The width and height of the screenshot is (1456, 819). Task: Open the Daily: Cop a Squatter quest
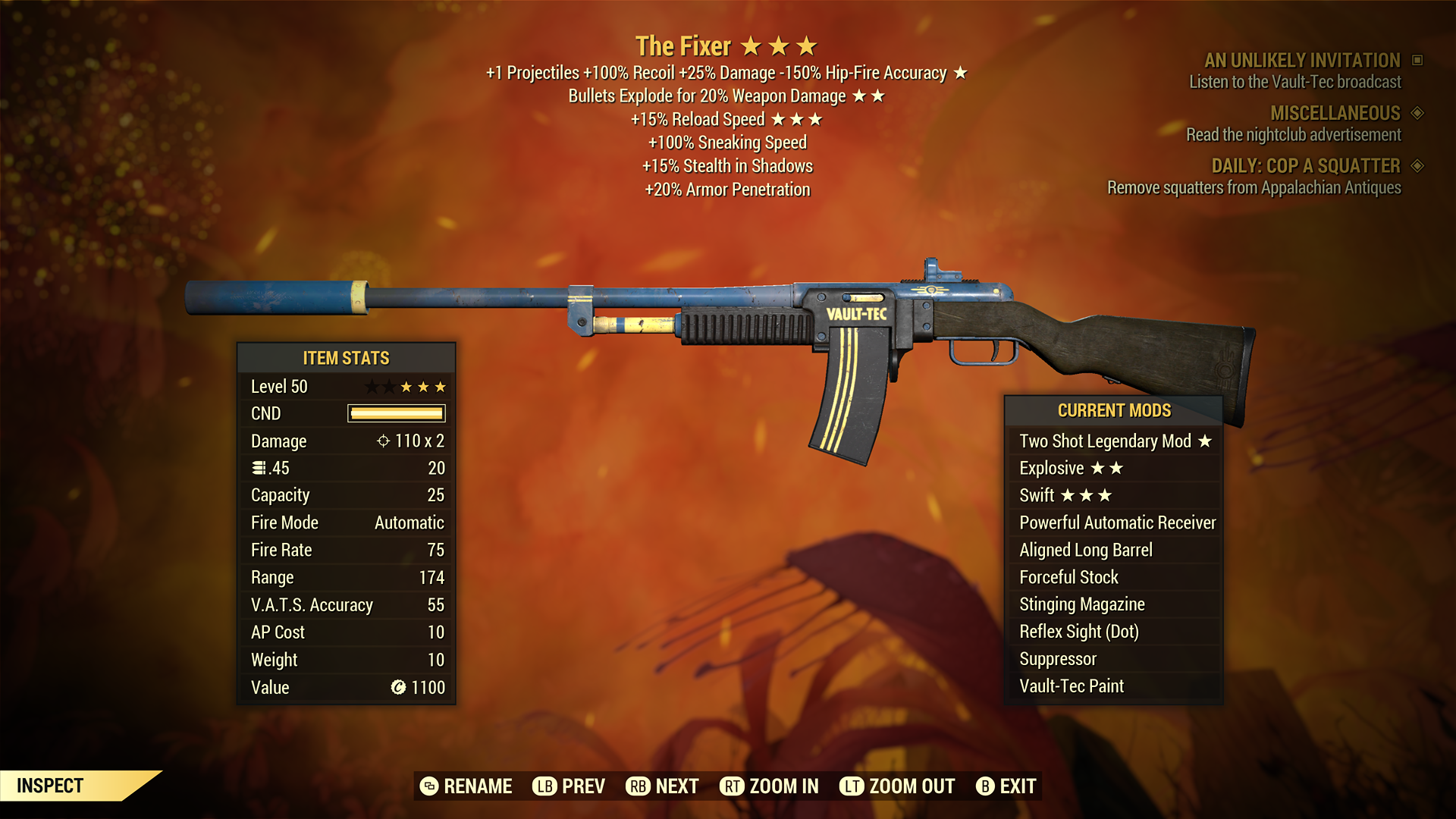(1305, 166)
